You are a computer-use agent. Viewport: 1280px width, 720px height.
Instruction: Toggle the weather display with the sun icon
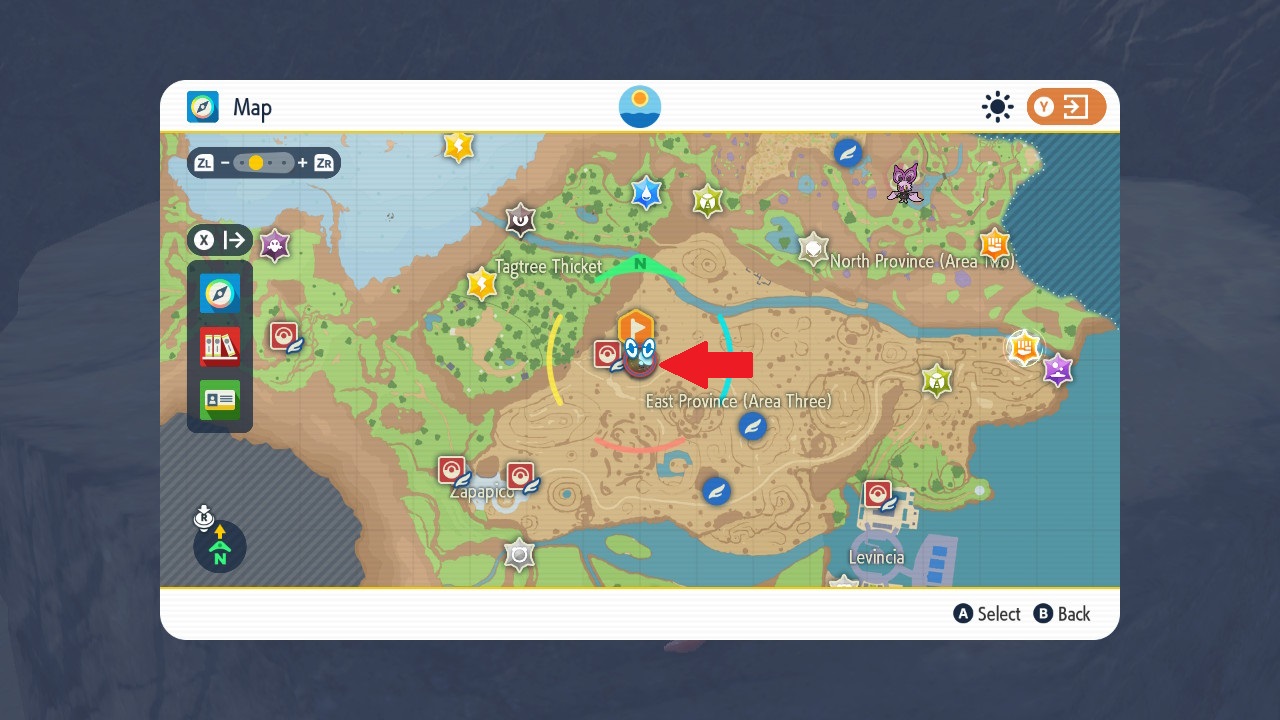[x=997, y=107]
